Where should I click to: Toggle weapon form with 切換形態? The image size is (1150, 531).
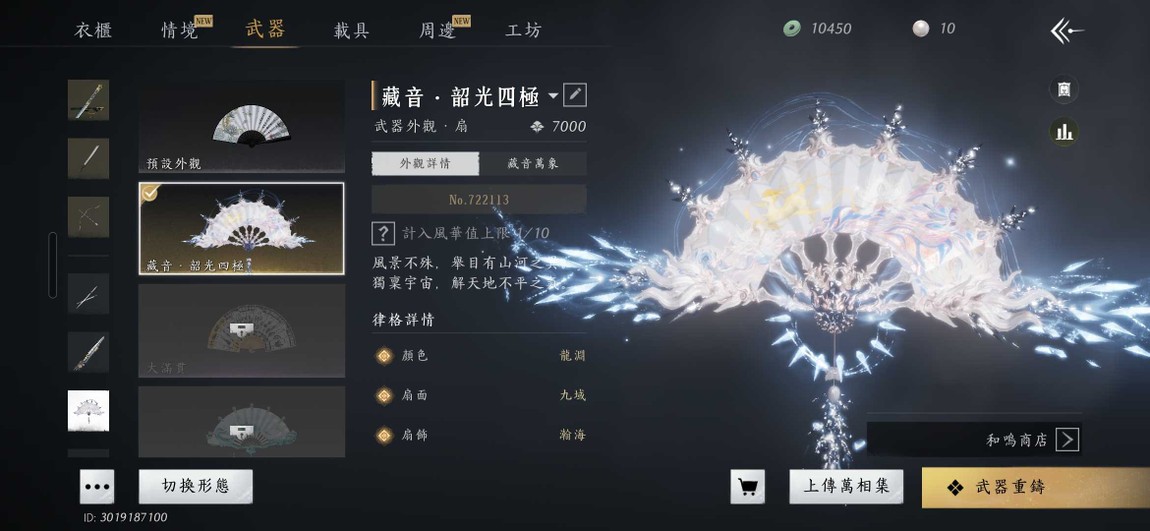tap(196, 486)
